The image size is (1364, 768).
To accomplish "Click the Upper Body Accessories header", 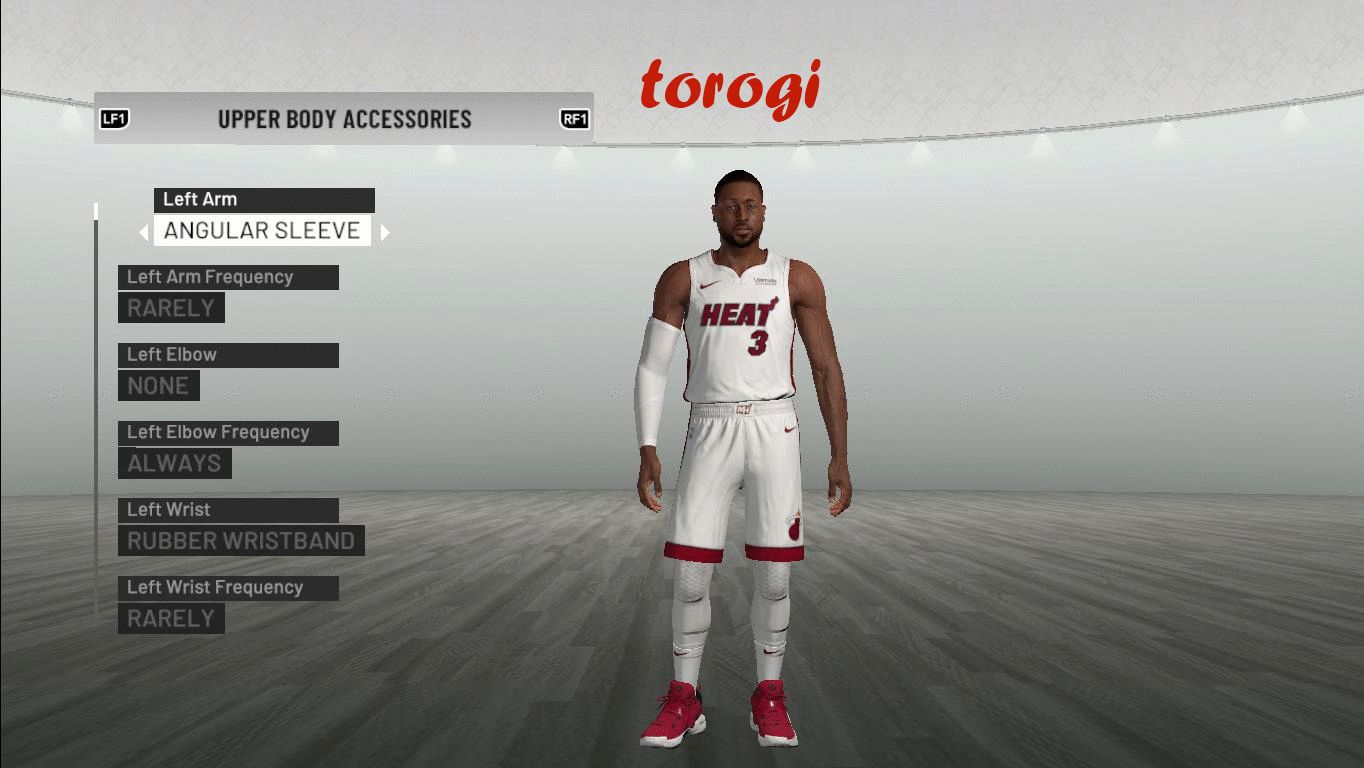I will click(344, 119).
